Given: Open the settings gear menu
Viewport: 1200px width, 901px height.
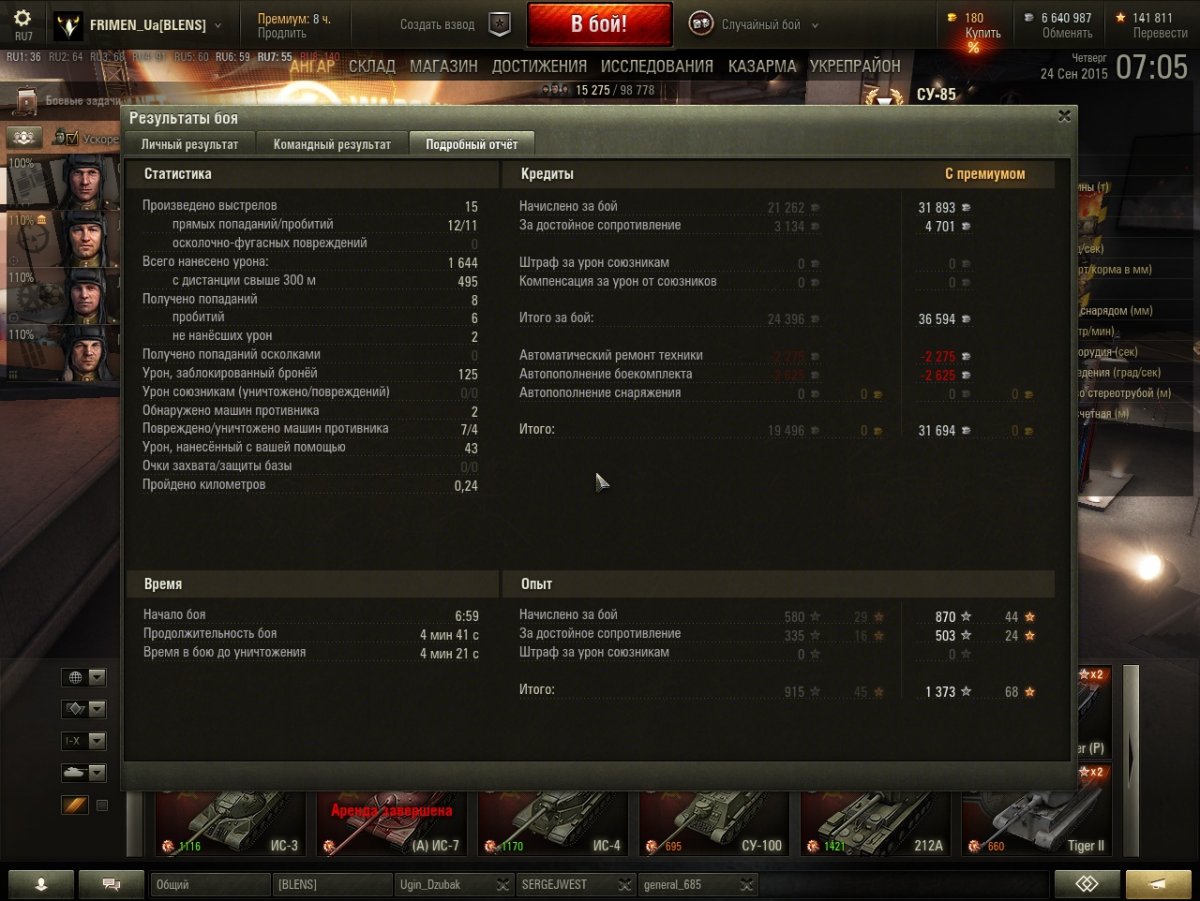Looking at the screenshot, I should [x=22, y=19].
